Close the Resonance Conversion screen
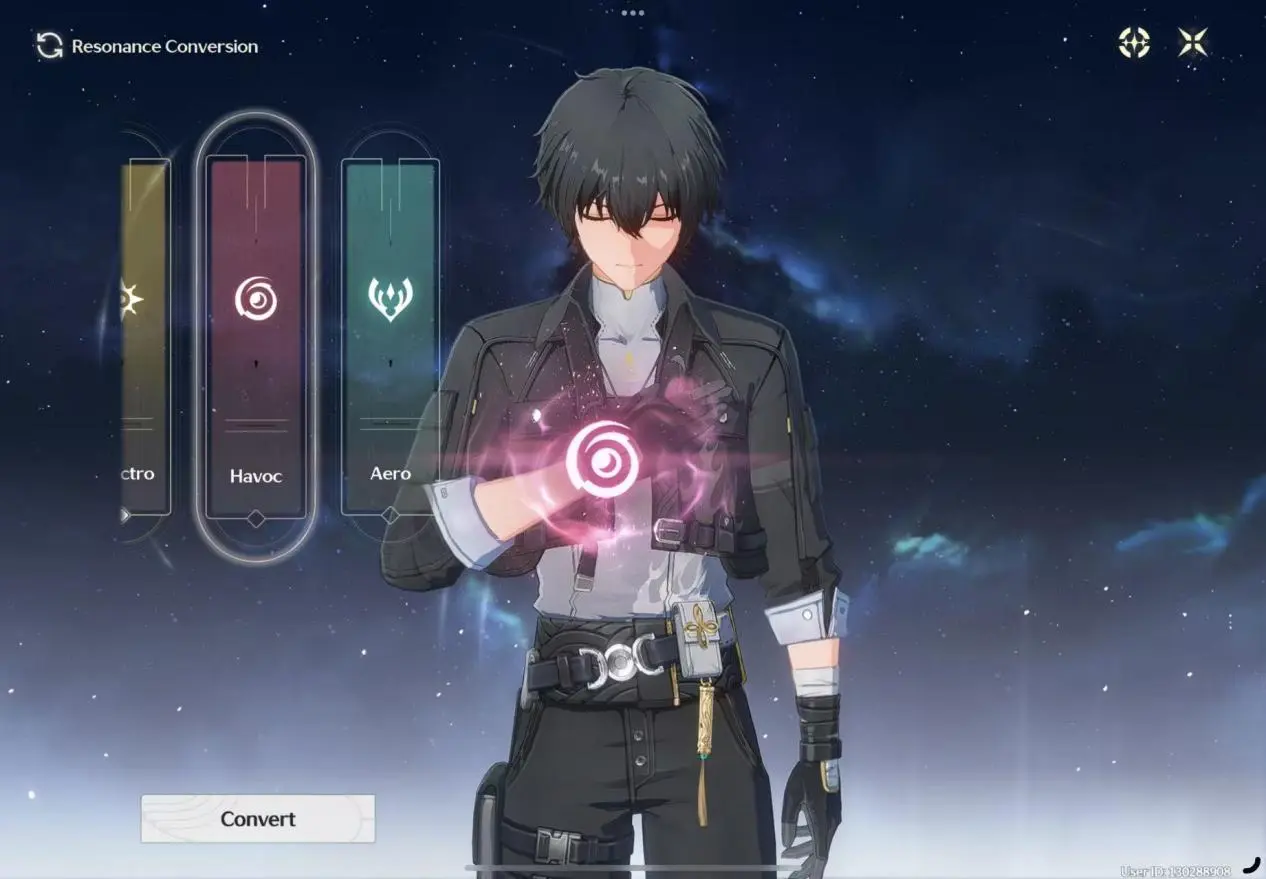Screen dimensions: 1266x879 [1193, 42]
